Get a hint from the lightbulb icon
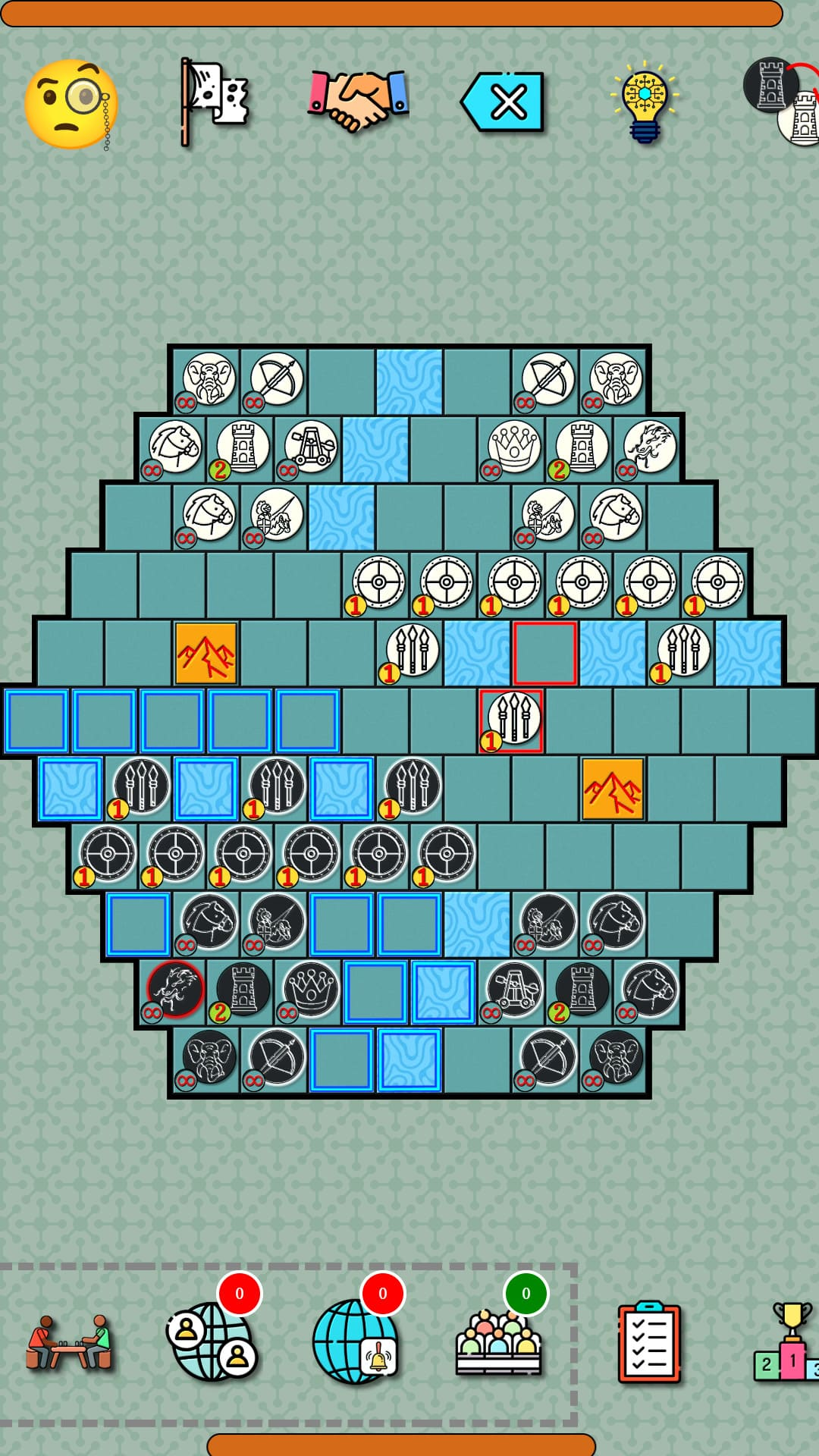The height and width of the screenshot is (1456, 819). 645,102
